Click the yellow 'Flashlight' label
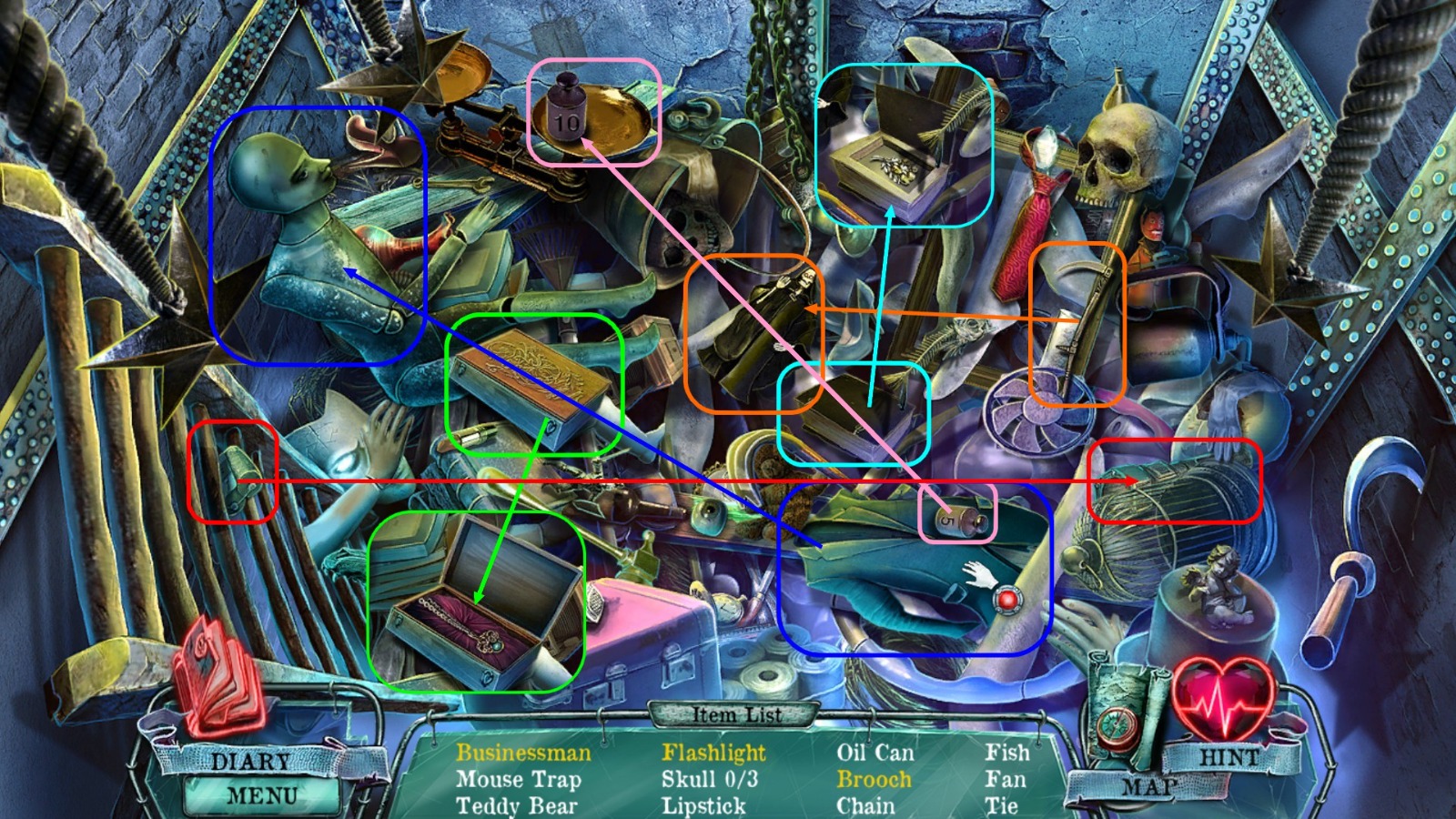1456x819 pixels. (x=714, y=753)
